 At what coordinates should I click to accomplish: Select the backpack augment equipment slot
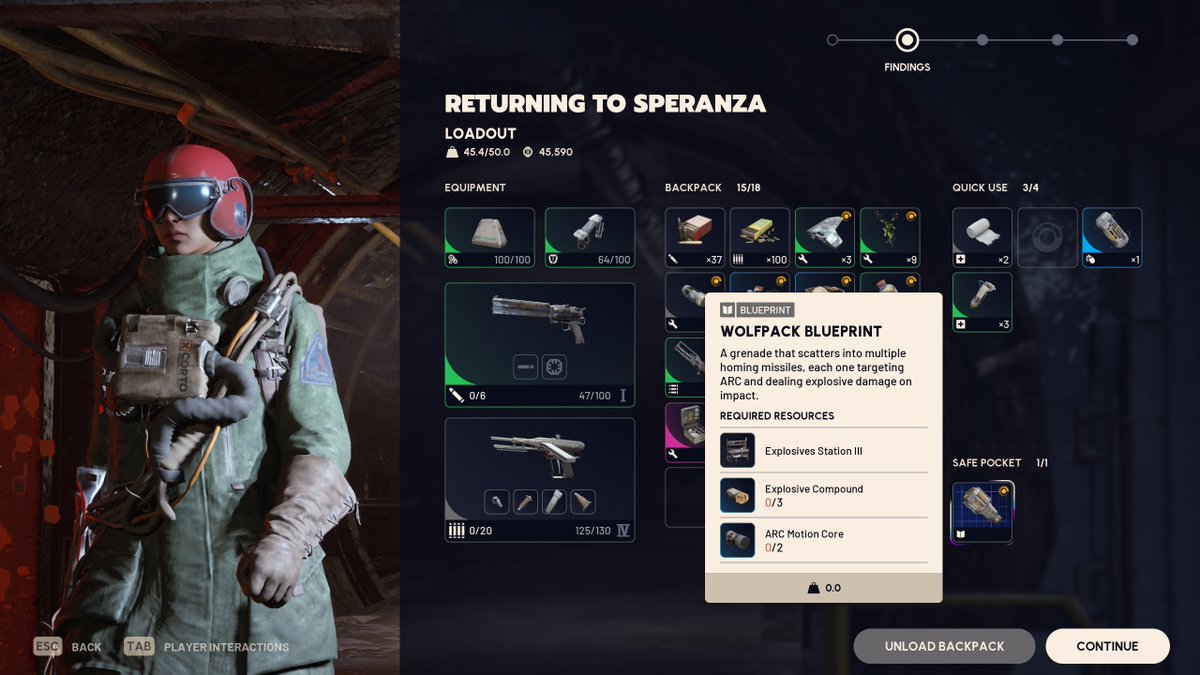coord(490,237)
